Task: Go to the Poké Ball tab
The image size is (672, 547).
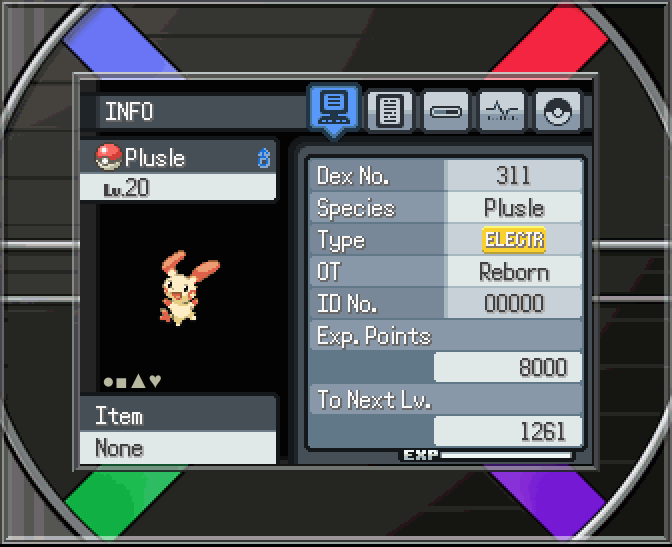Action: pos(557,111)
